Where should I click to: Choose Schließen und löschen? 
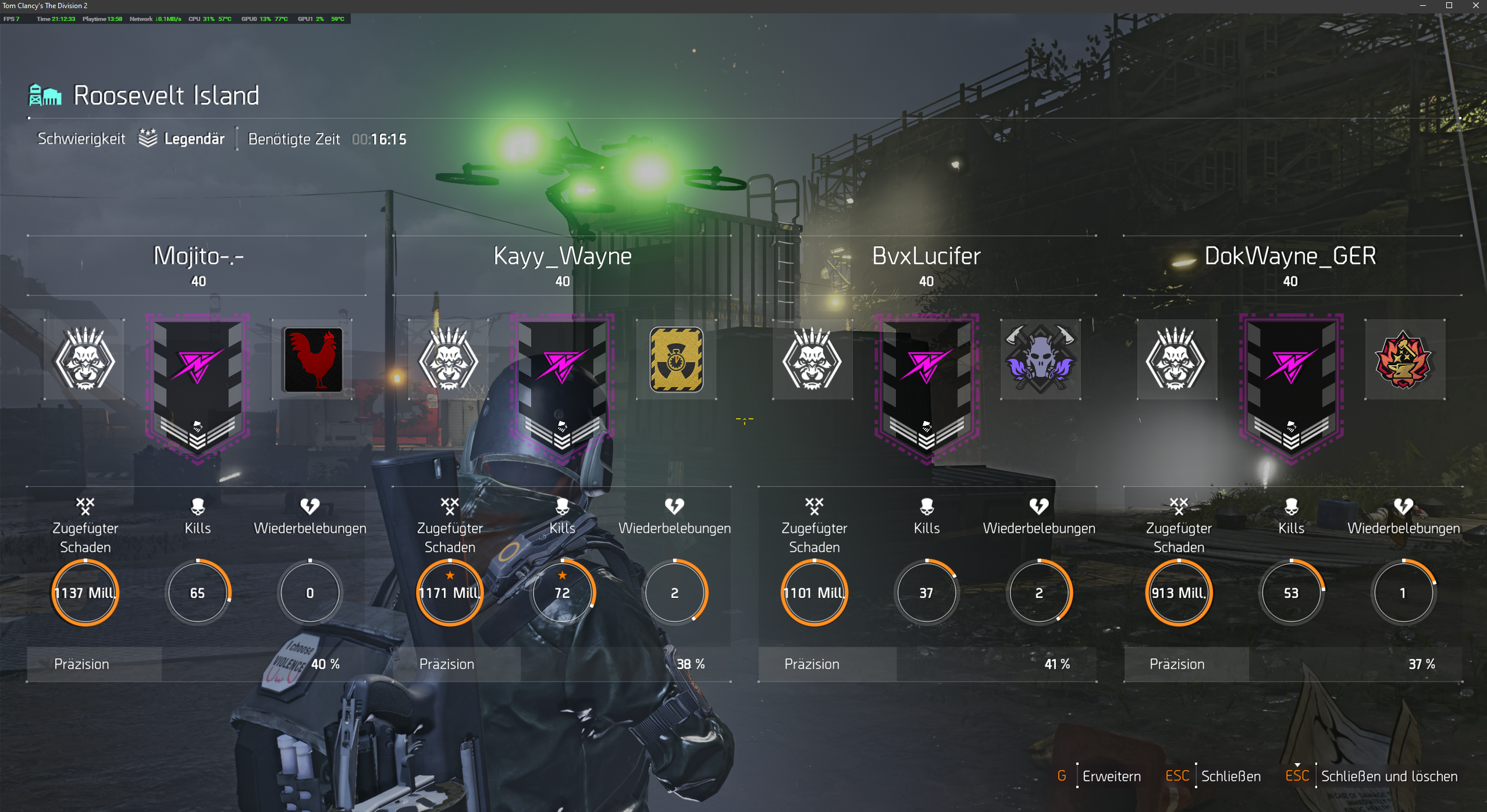pos(1389,777)
